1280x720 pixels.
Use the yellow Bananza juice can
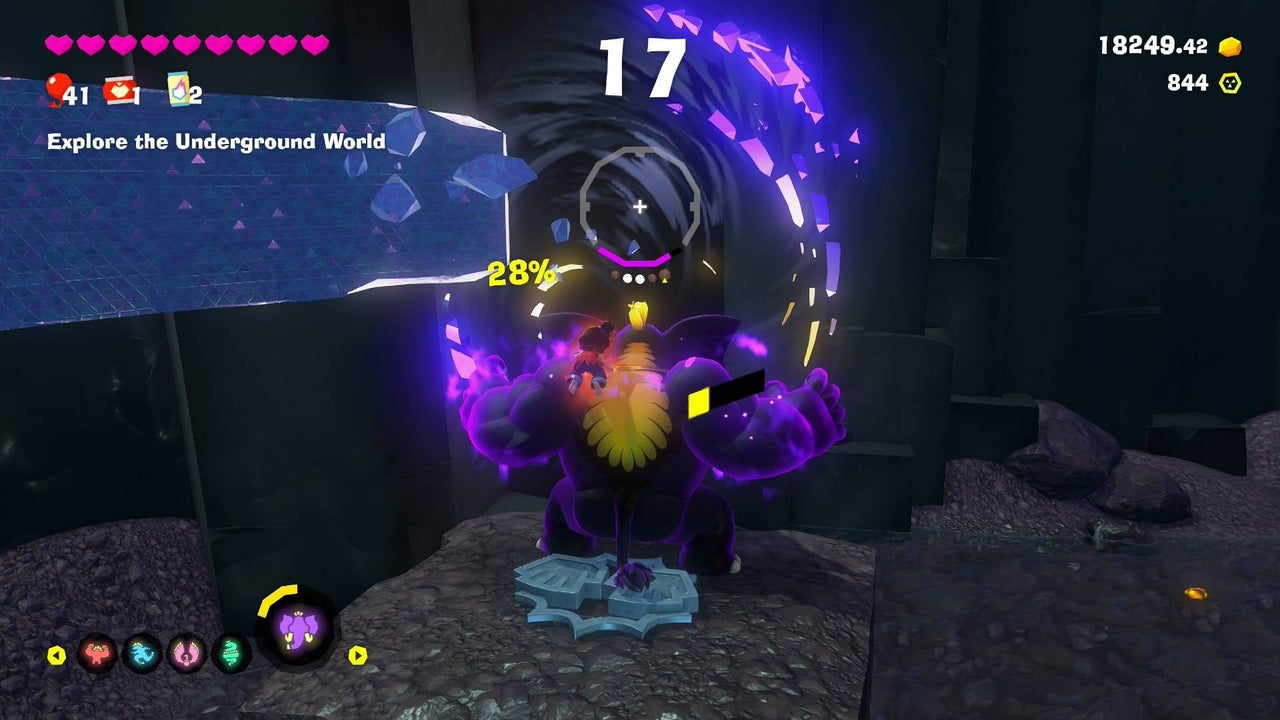click(179, 90)
